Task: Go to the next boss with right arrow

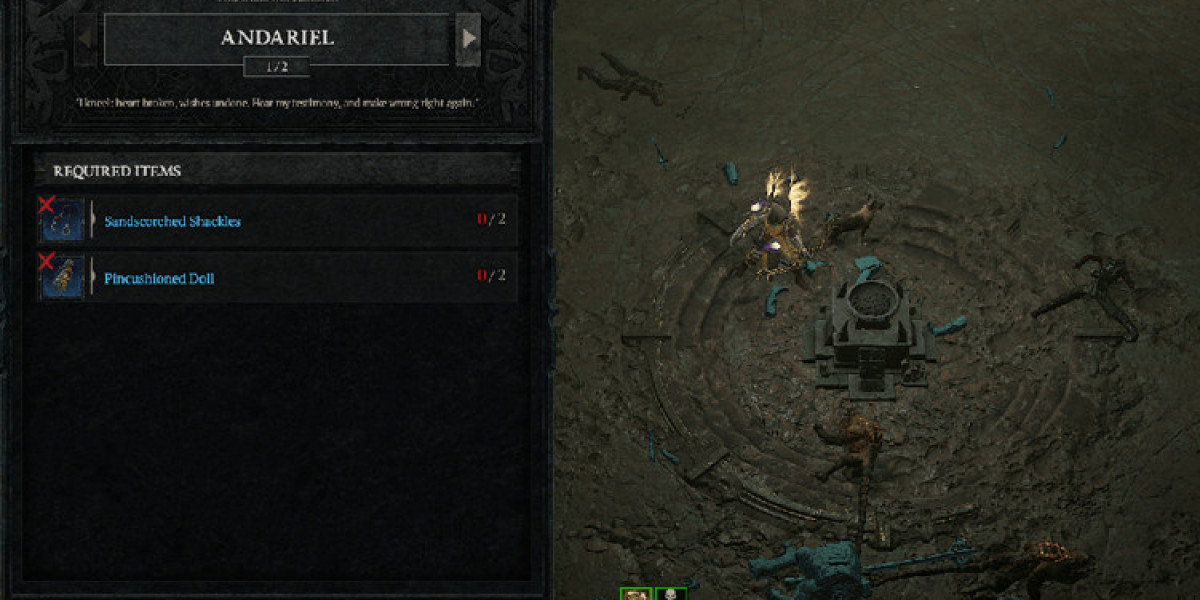Action: coord(467,40)
